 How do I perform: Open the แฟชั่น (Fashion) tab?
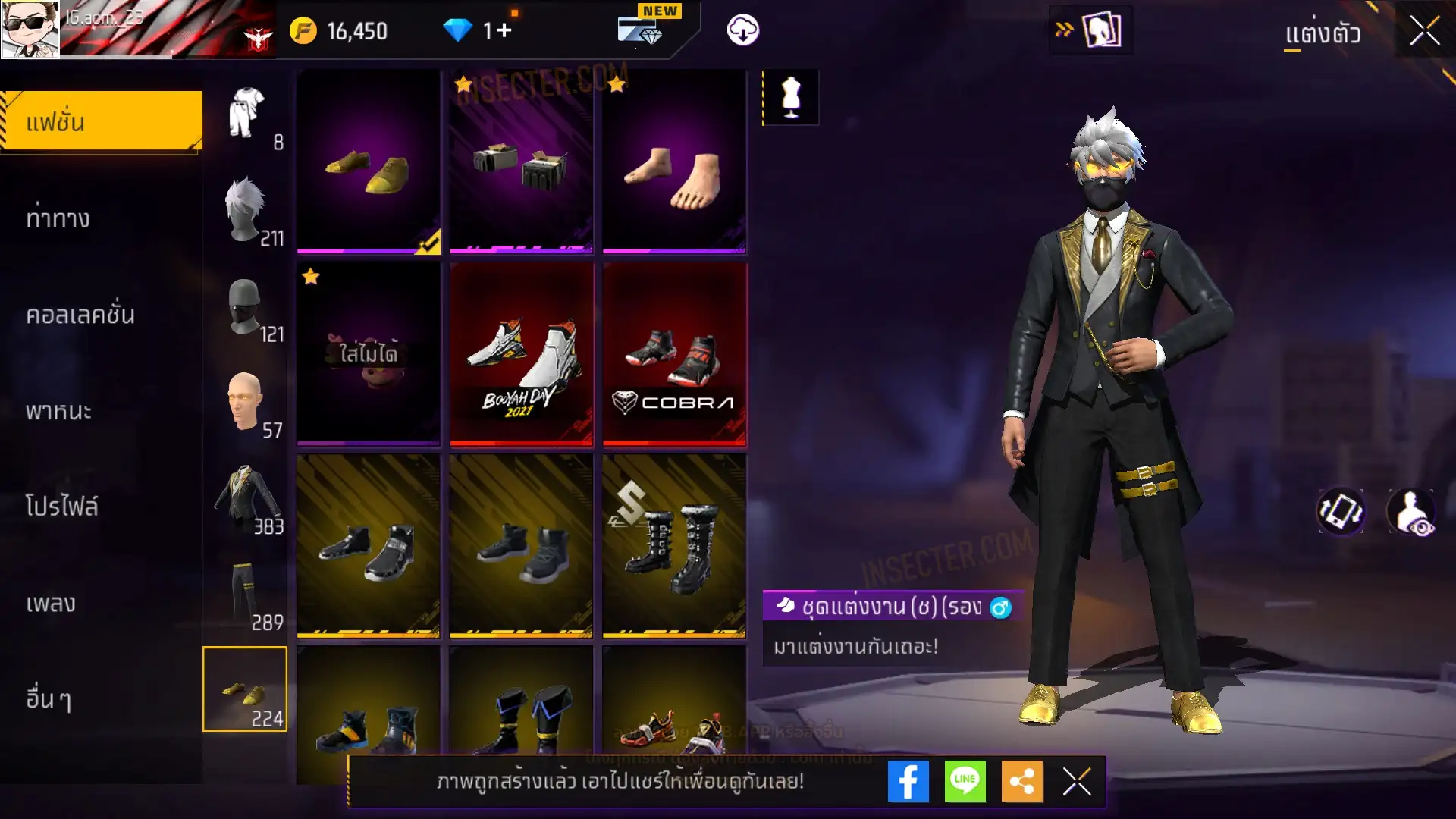102,121
